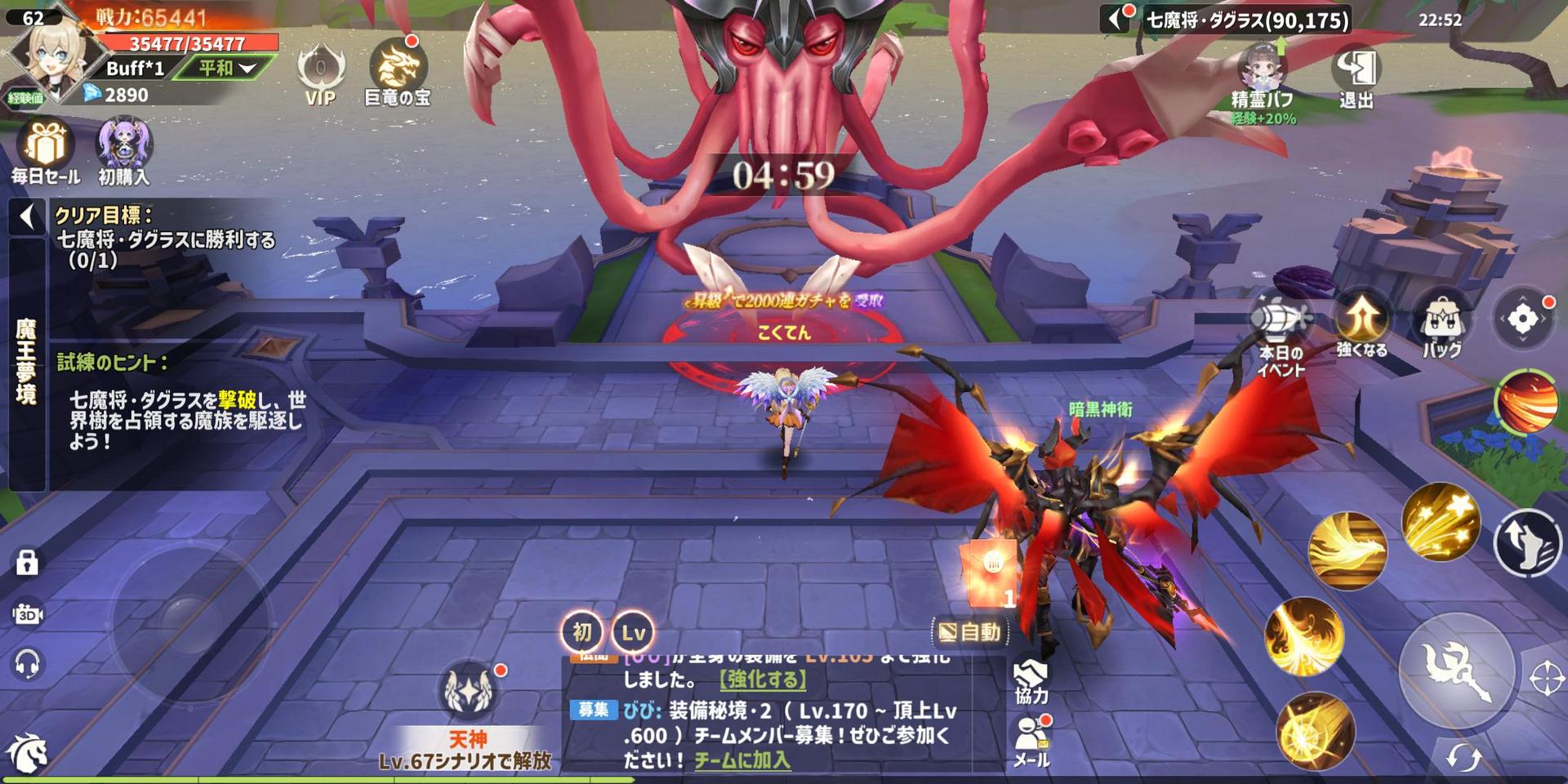Click the 強化する link in chat
1568x784 pixels.
click(763, 679)
